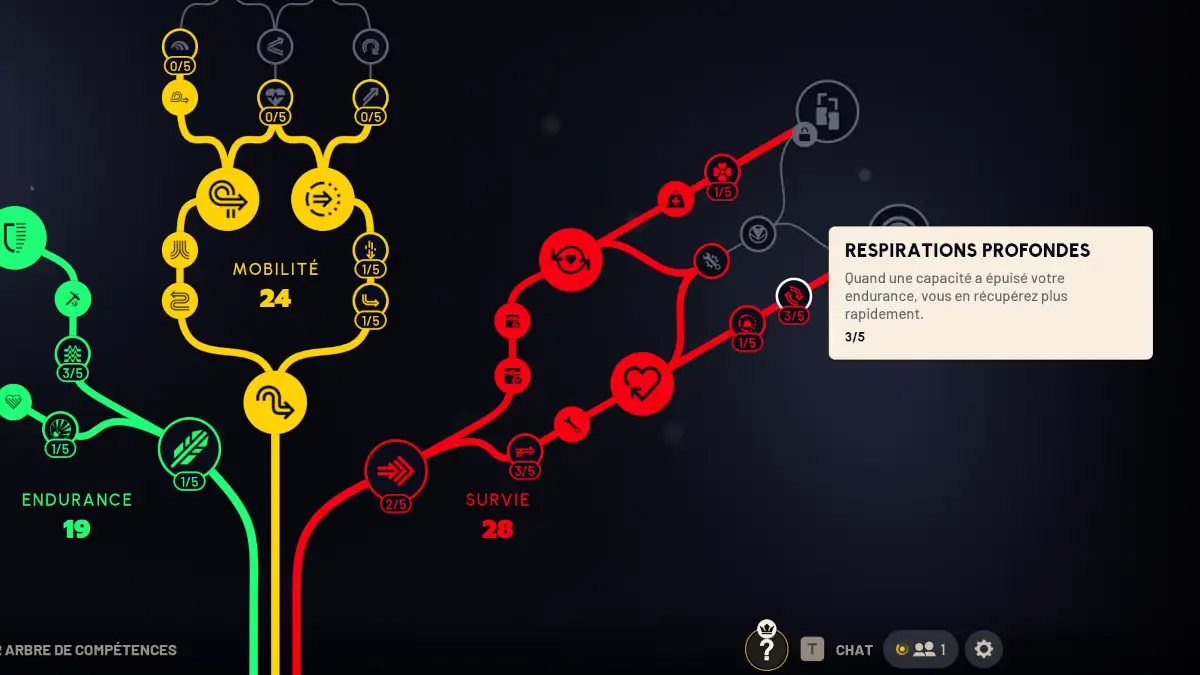Select the green feather Endurance skill node
Image resolution: width=1200 pixels, height=675 pixels.
coord(189,449)
